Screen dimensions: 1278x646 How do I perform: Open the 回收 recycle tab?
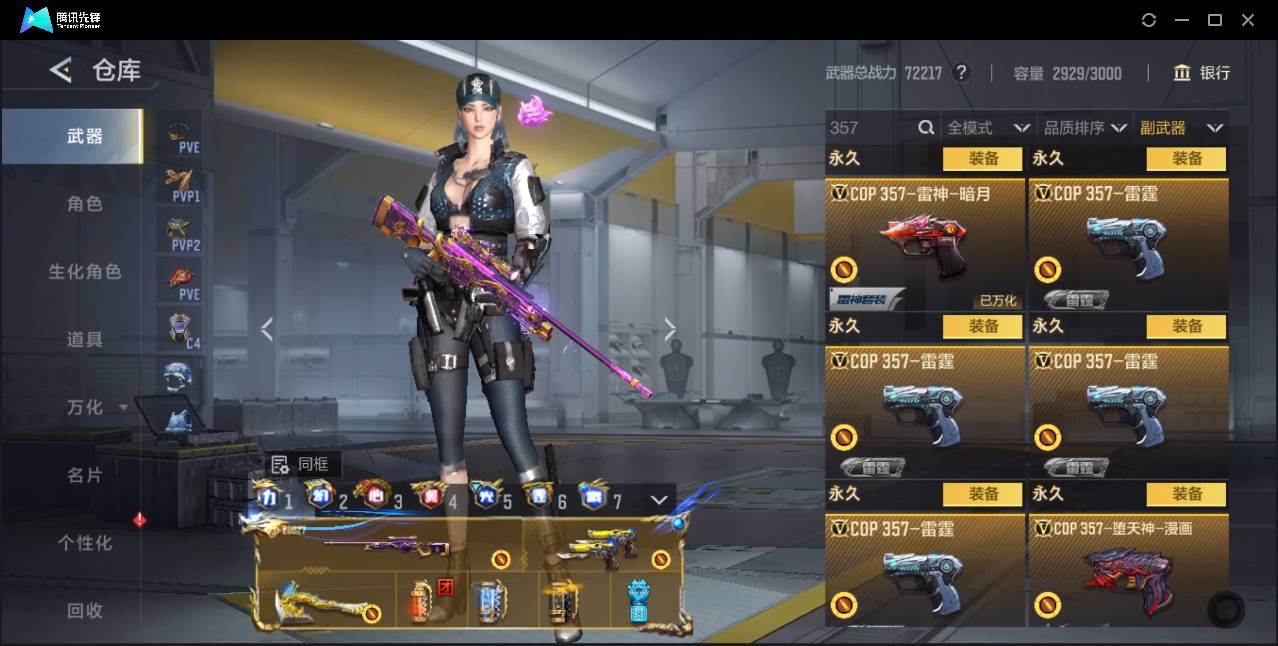coord(85,610)
